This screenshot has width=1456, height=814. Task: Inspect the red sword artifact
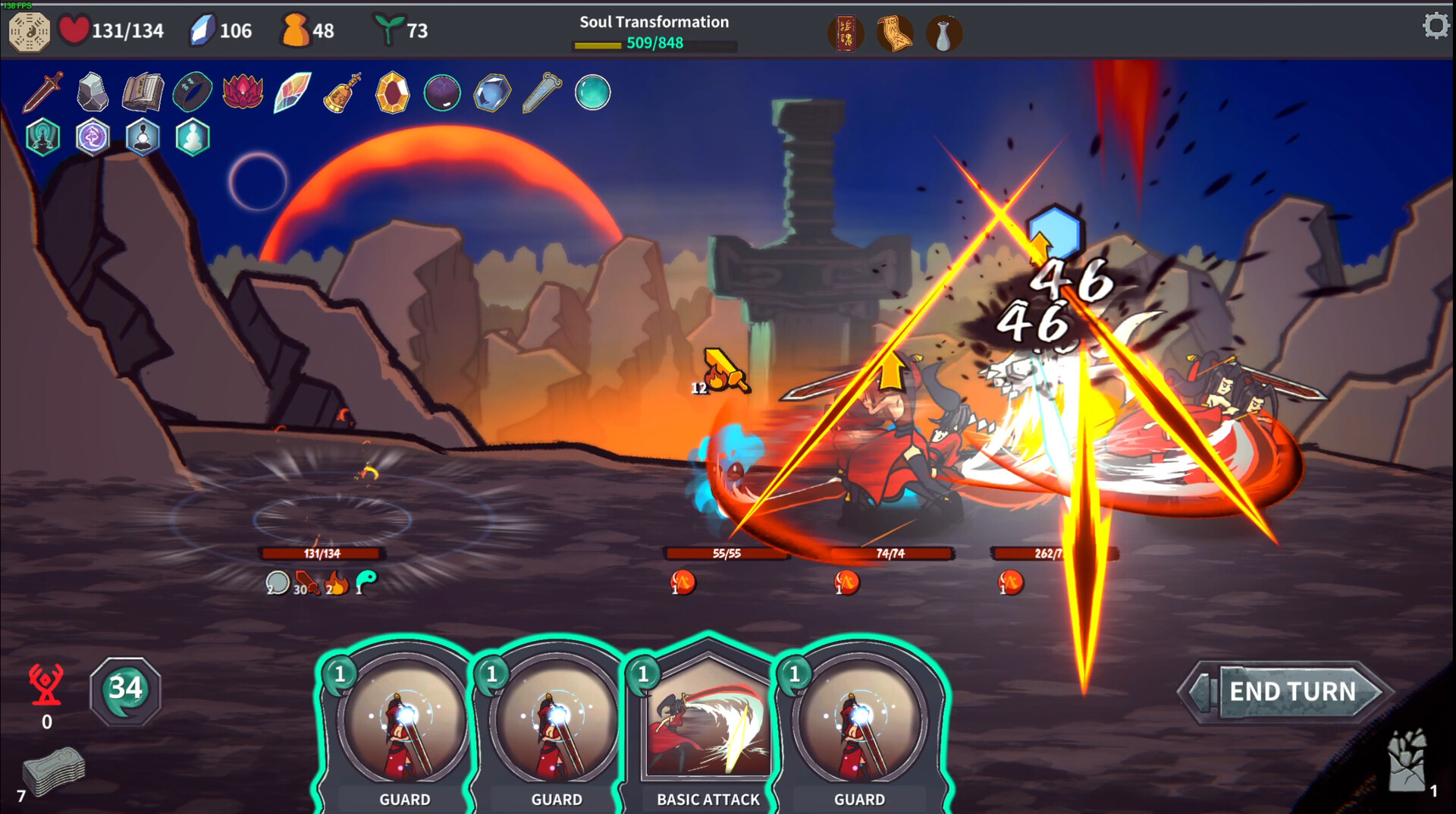coord(42,93)
